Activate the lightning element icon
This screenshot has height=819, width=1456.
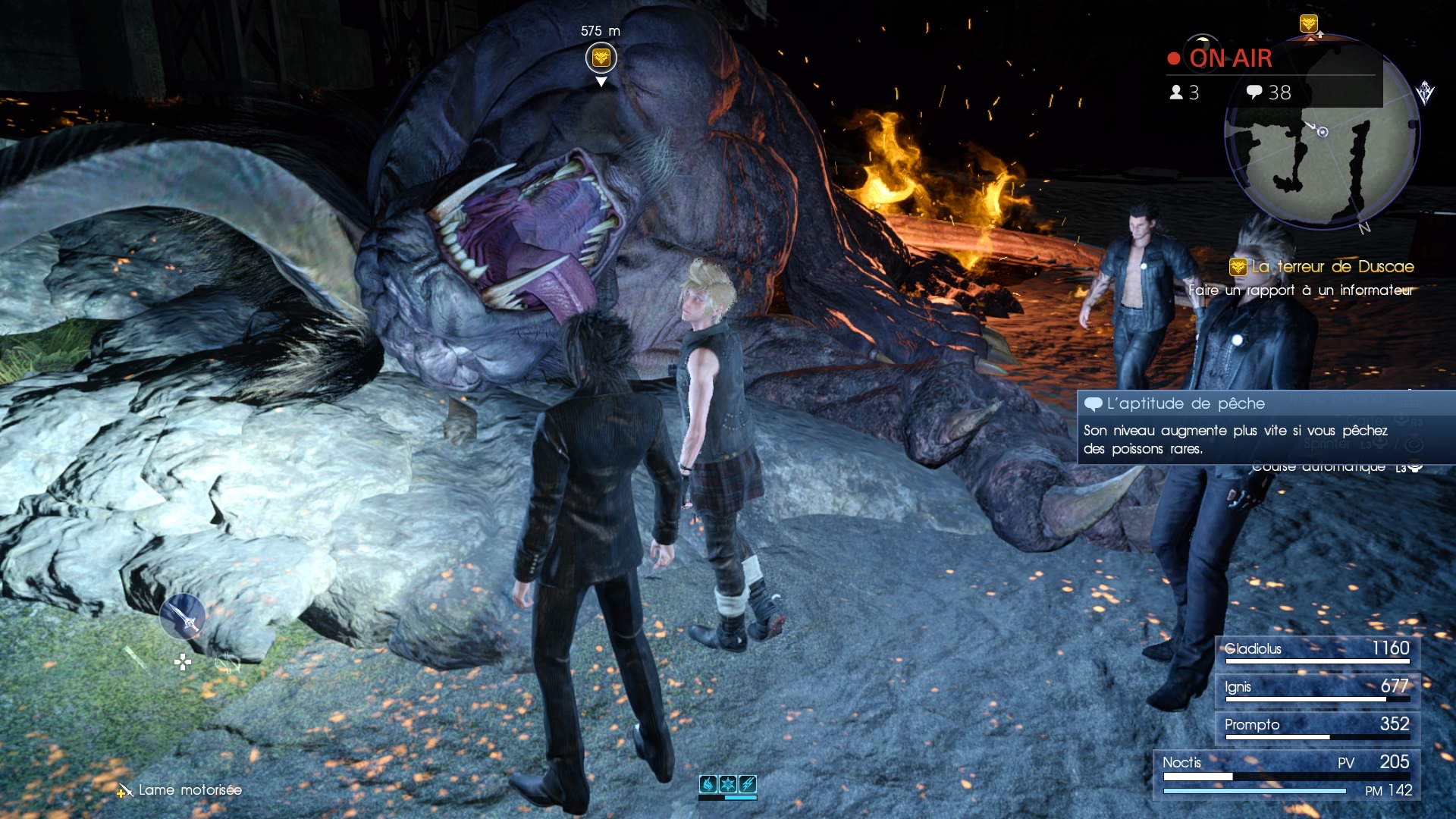click(747, 784)
